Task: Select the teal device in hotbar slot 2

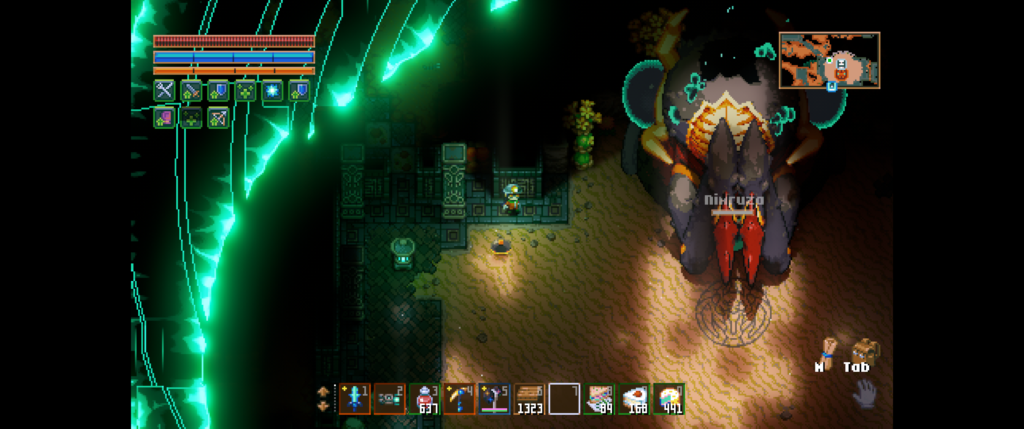Action: click(390, 398)
